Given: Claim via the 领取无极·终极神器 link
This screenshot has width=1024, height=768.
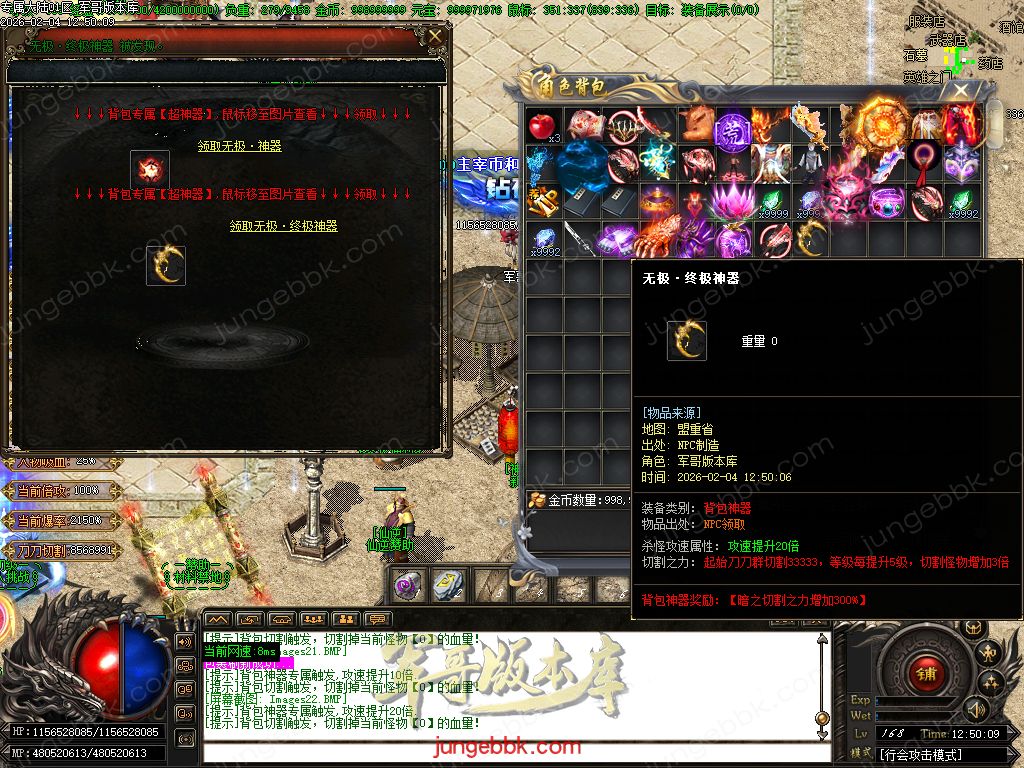Looking at the screenshot, I should (284, 226).
